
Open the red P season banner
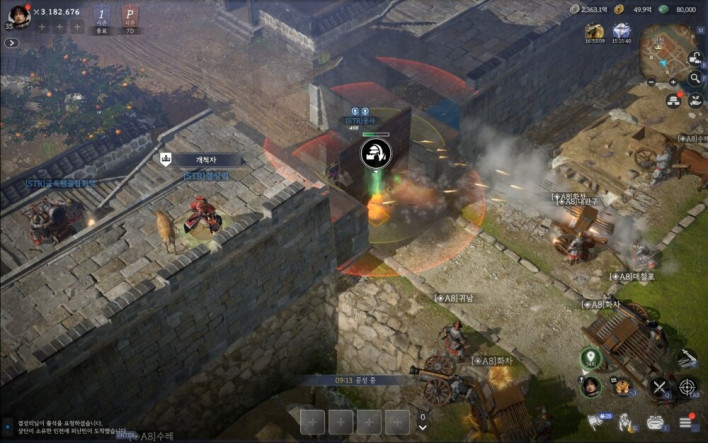[x=130, y=18]
